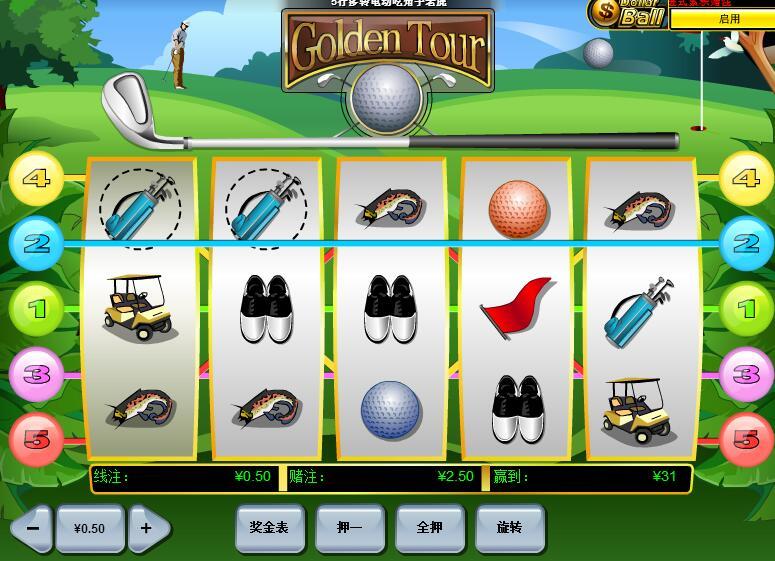Decrease the line bet with the minus button
775x561 pixels.
33,528
